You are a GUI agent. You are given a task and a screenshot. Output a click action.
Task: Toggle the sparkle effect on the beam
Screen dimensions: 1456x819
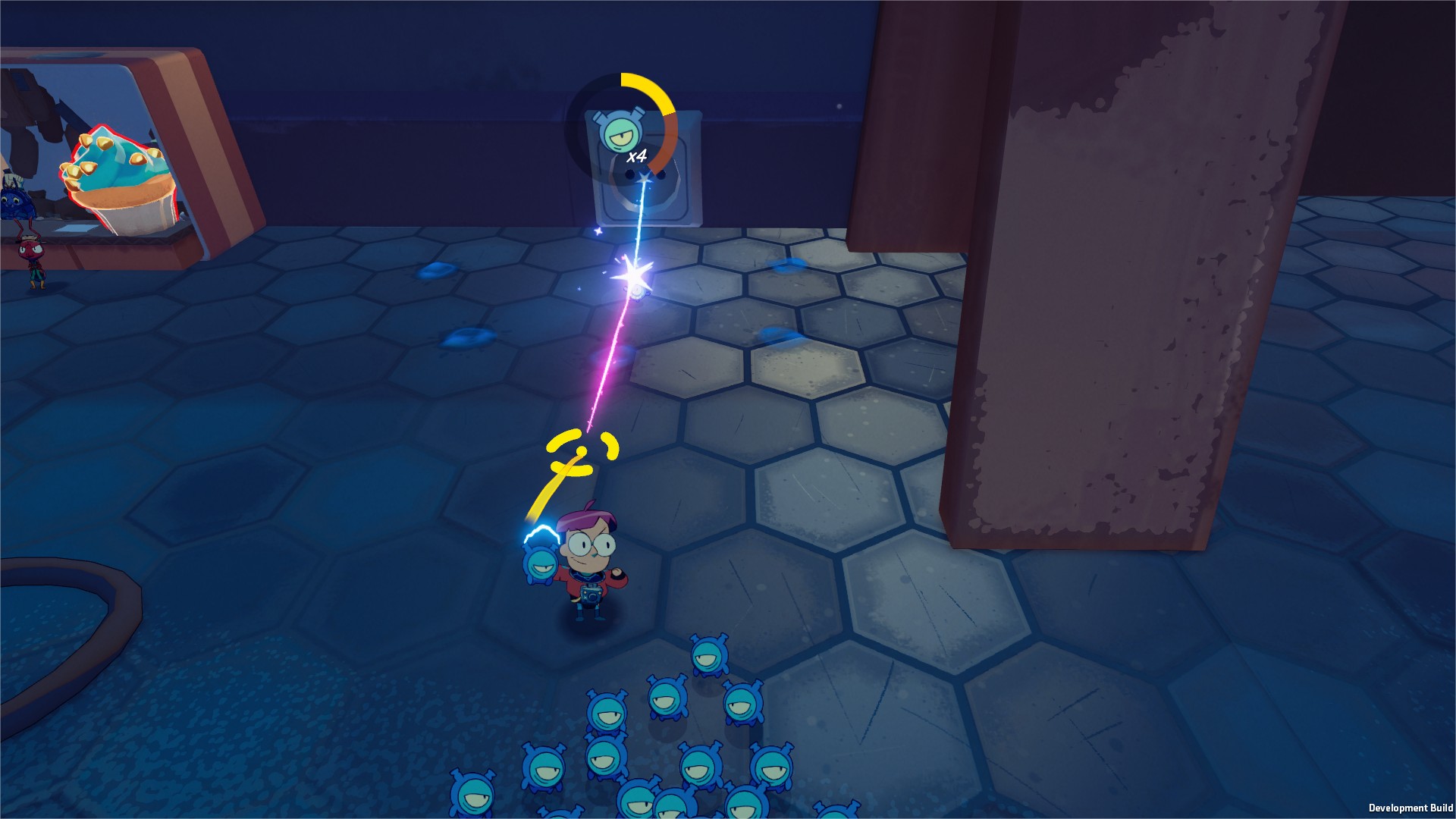(x=599, y=231)
